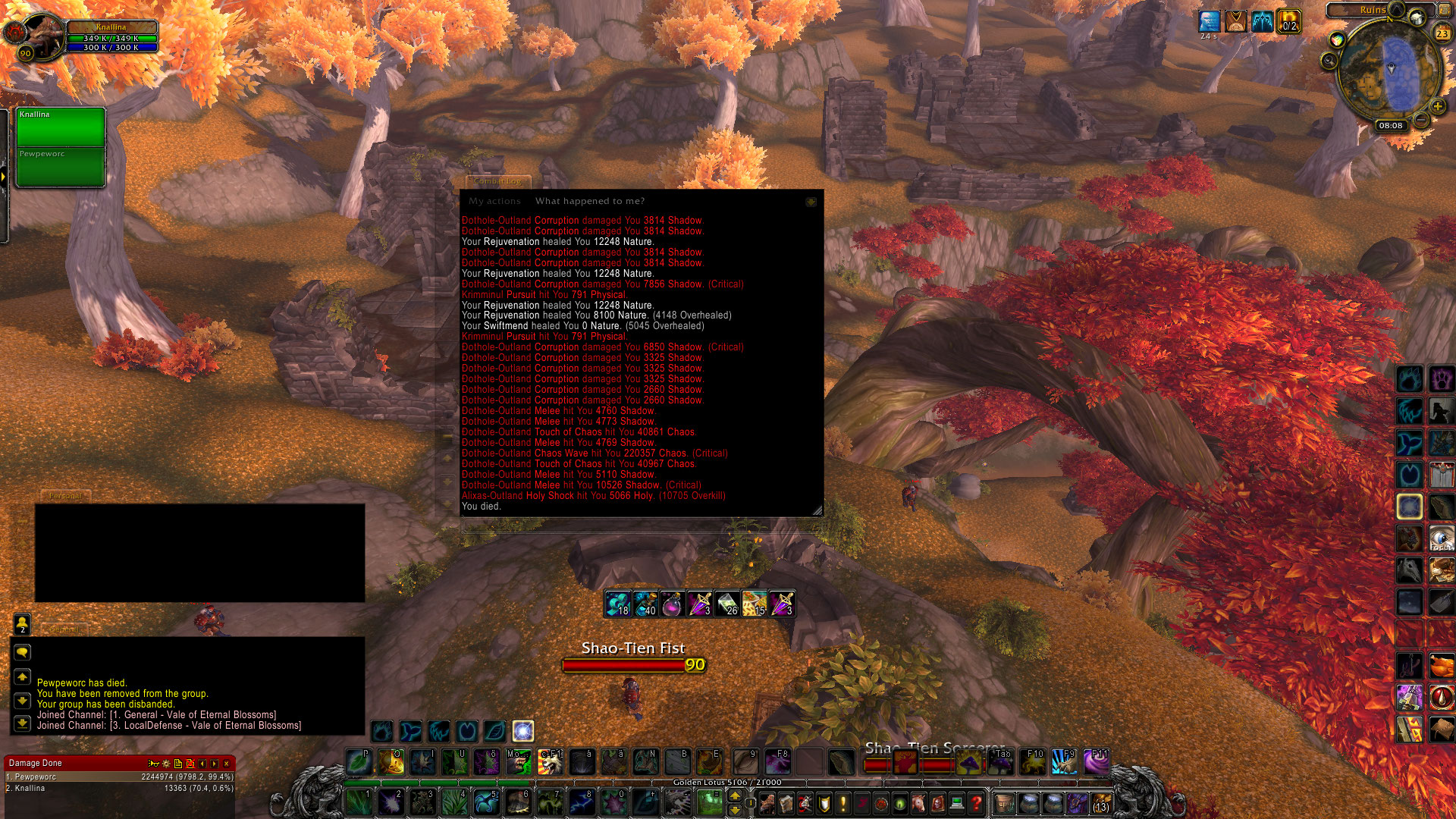Close the Damage Done meter window
Image resolution: width=1456 pixels, height=819 pixels.
(226, 764)
